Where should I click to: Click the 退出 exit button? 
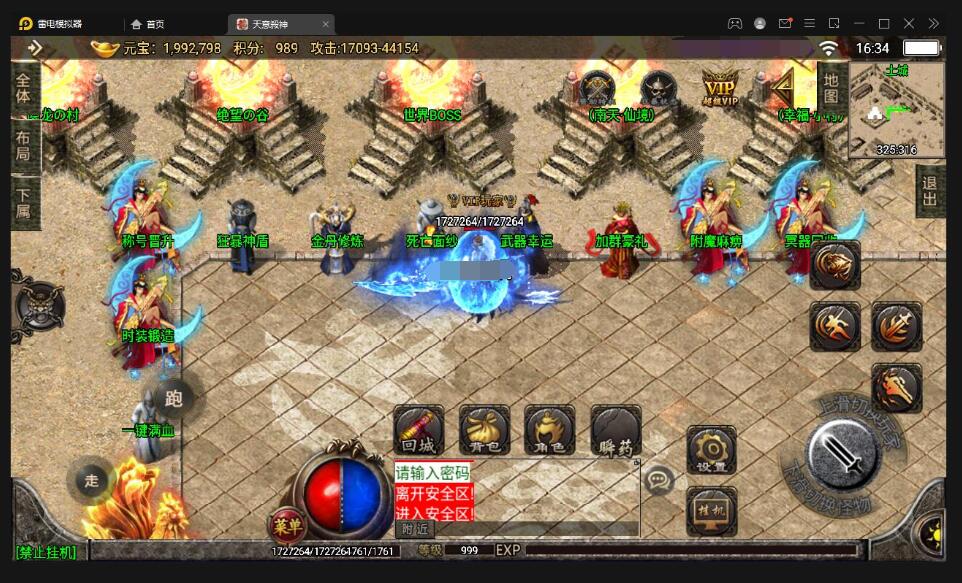pos(930,191)
